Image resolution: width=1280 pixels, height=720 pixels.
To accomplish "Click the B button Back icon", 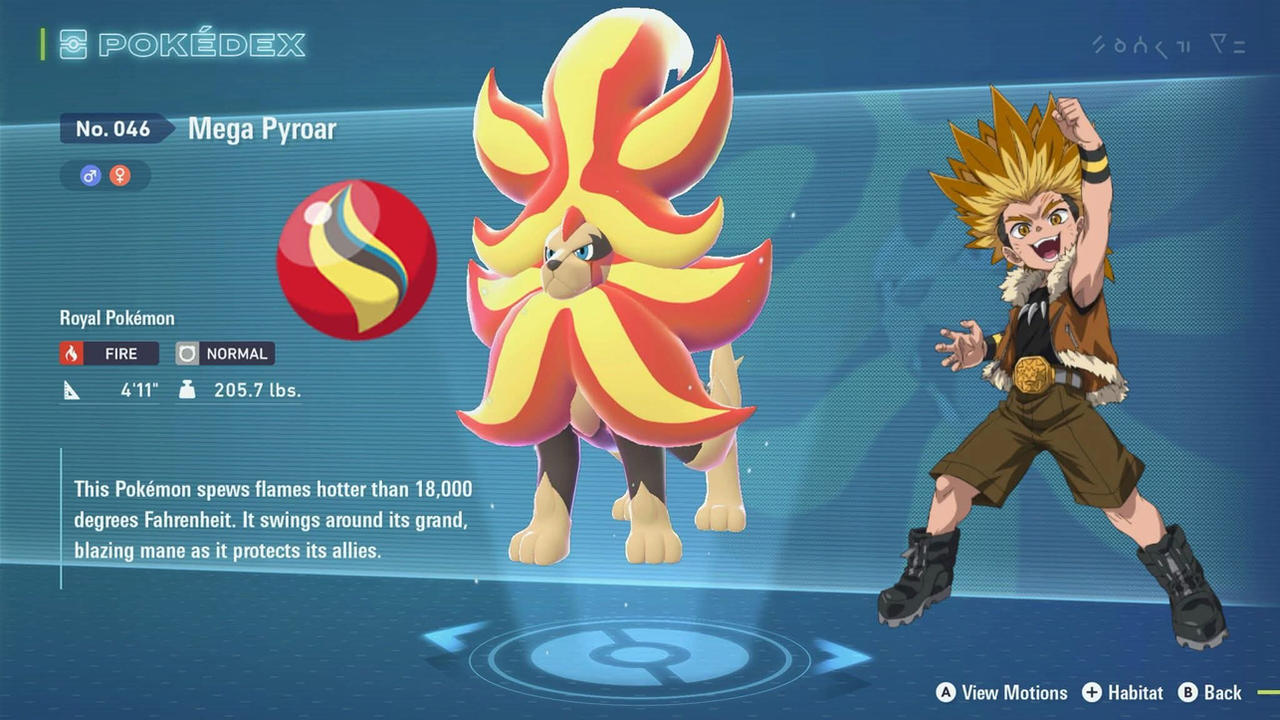I will pos(1190,693).
